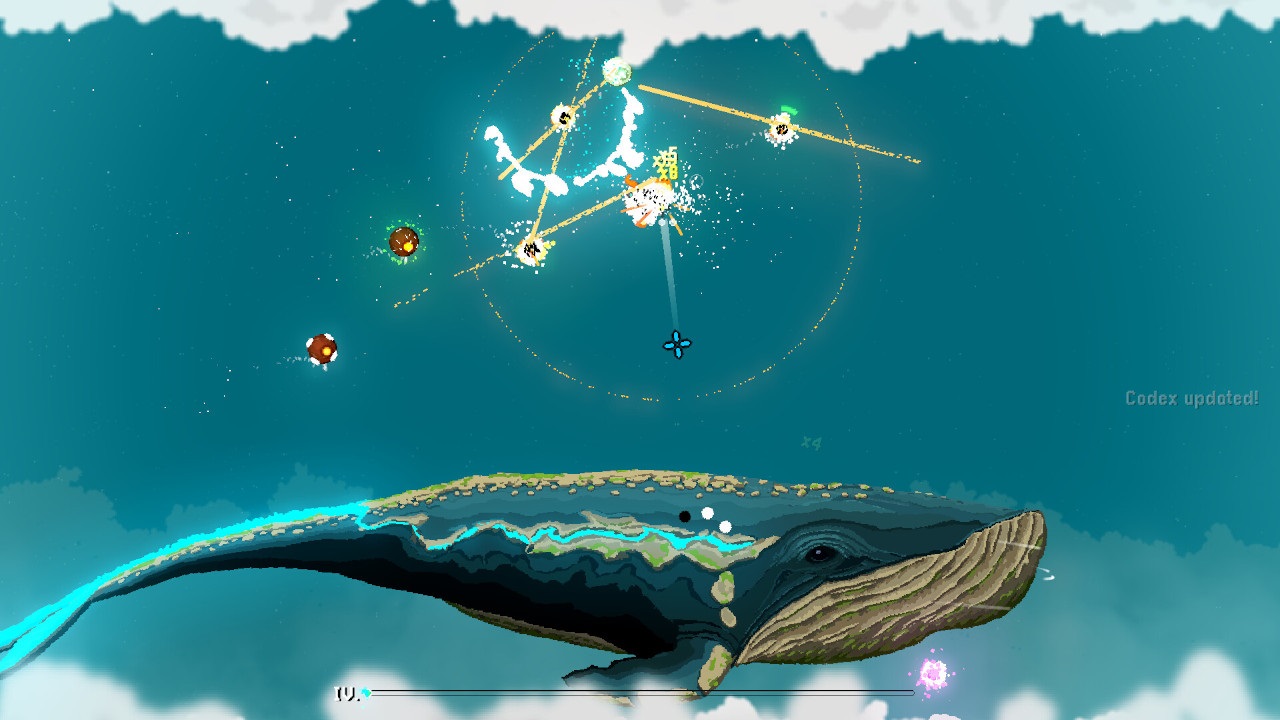Screen dimensions: 1280x720
Task: Click the enemy marked with a green flag
Action: point(783,128)
